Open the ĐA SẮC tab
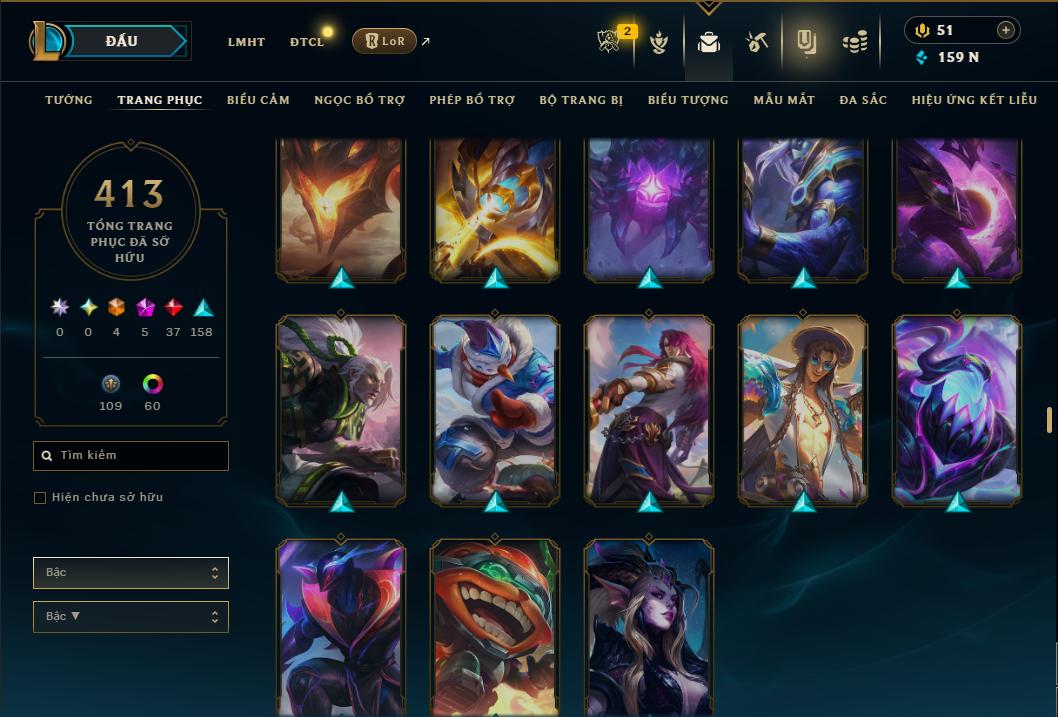The width and height of the screenshot is (1058, 717). coord(863,100)
